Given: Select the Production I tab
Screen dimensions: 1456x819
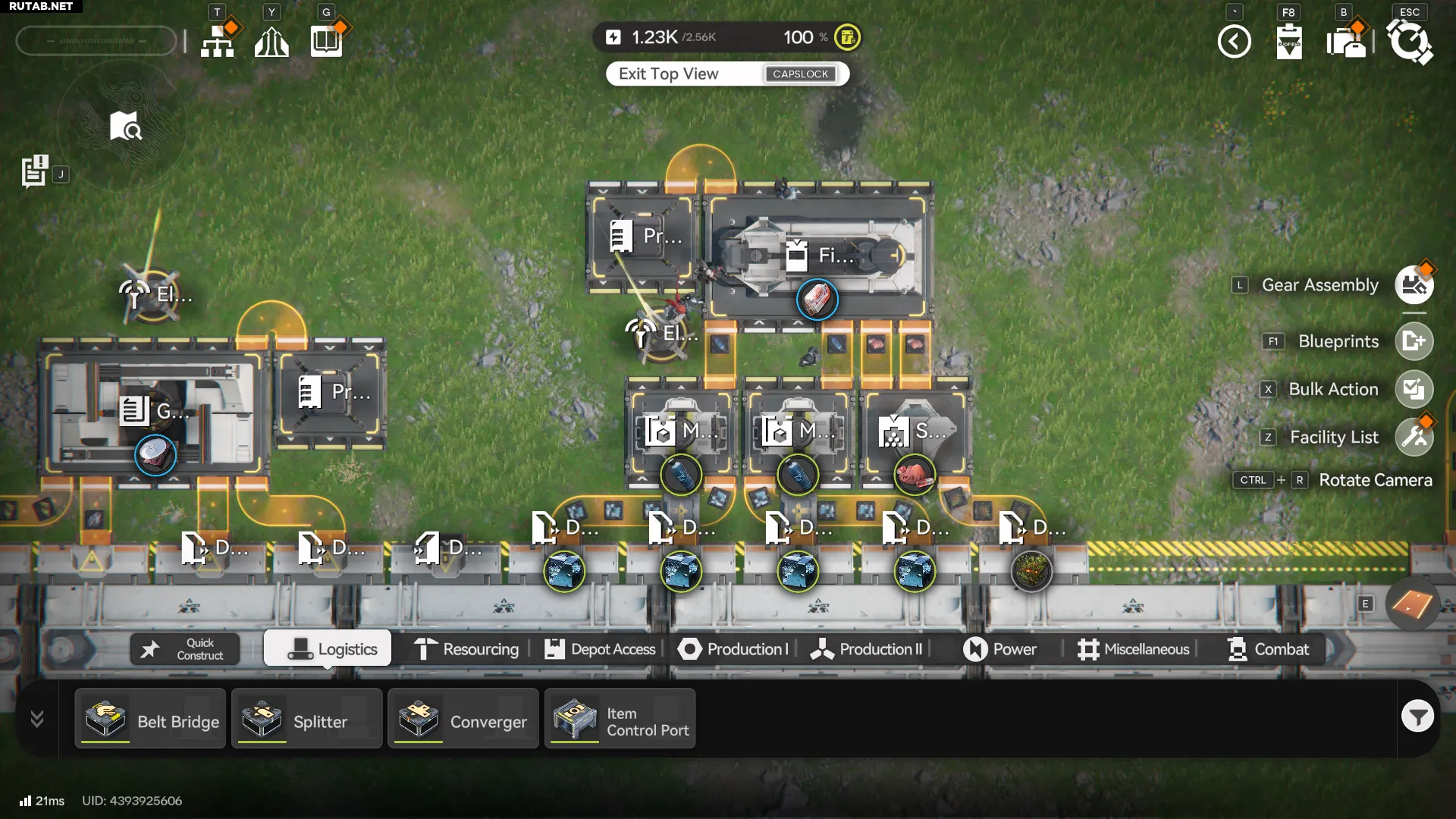Looking at the screenshot, I should tap(733, 649).
